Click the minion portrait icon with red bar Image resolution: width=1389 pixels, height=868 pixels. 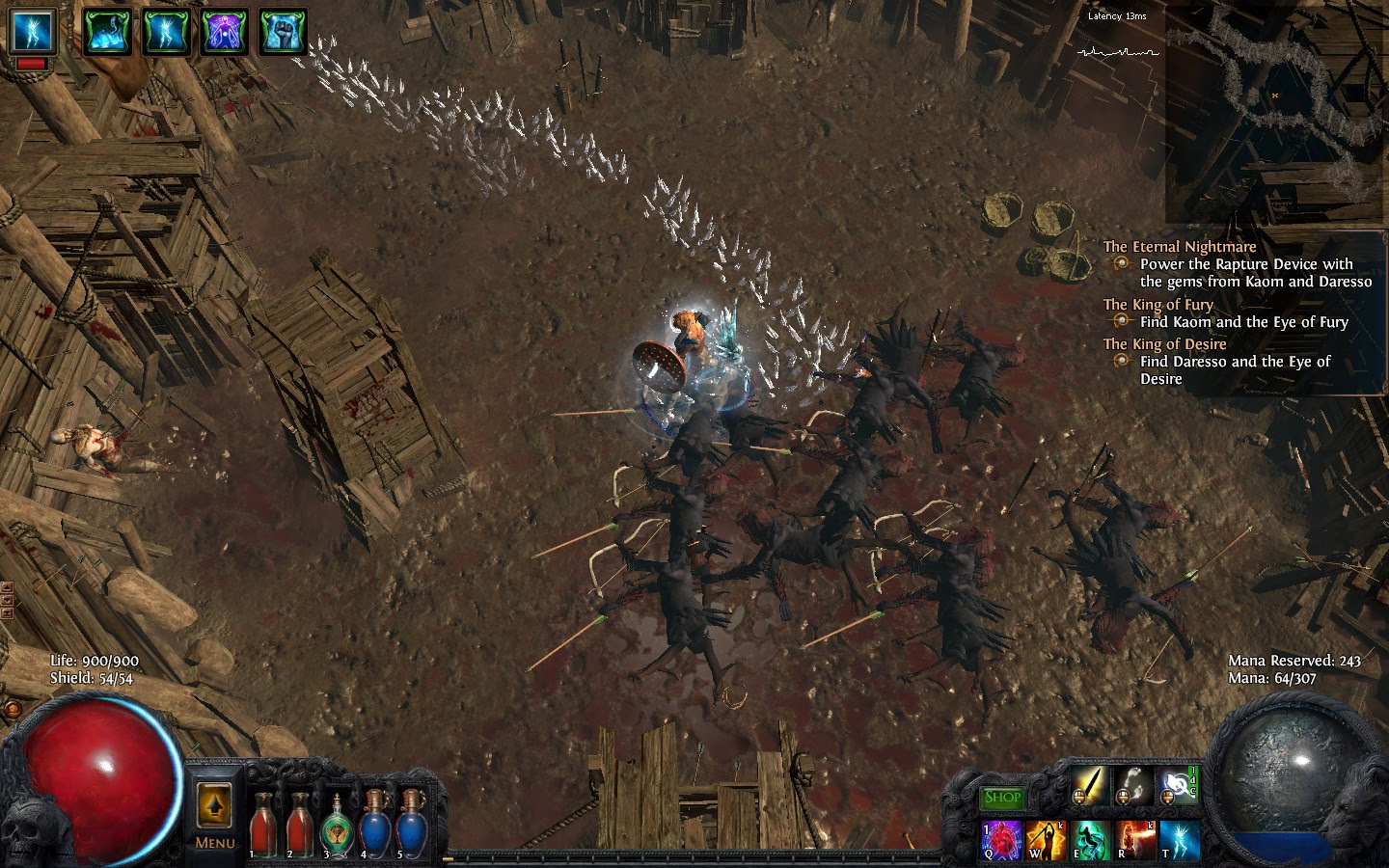coord(32,32)
